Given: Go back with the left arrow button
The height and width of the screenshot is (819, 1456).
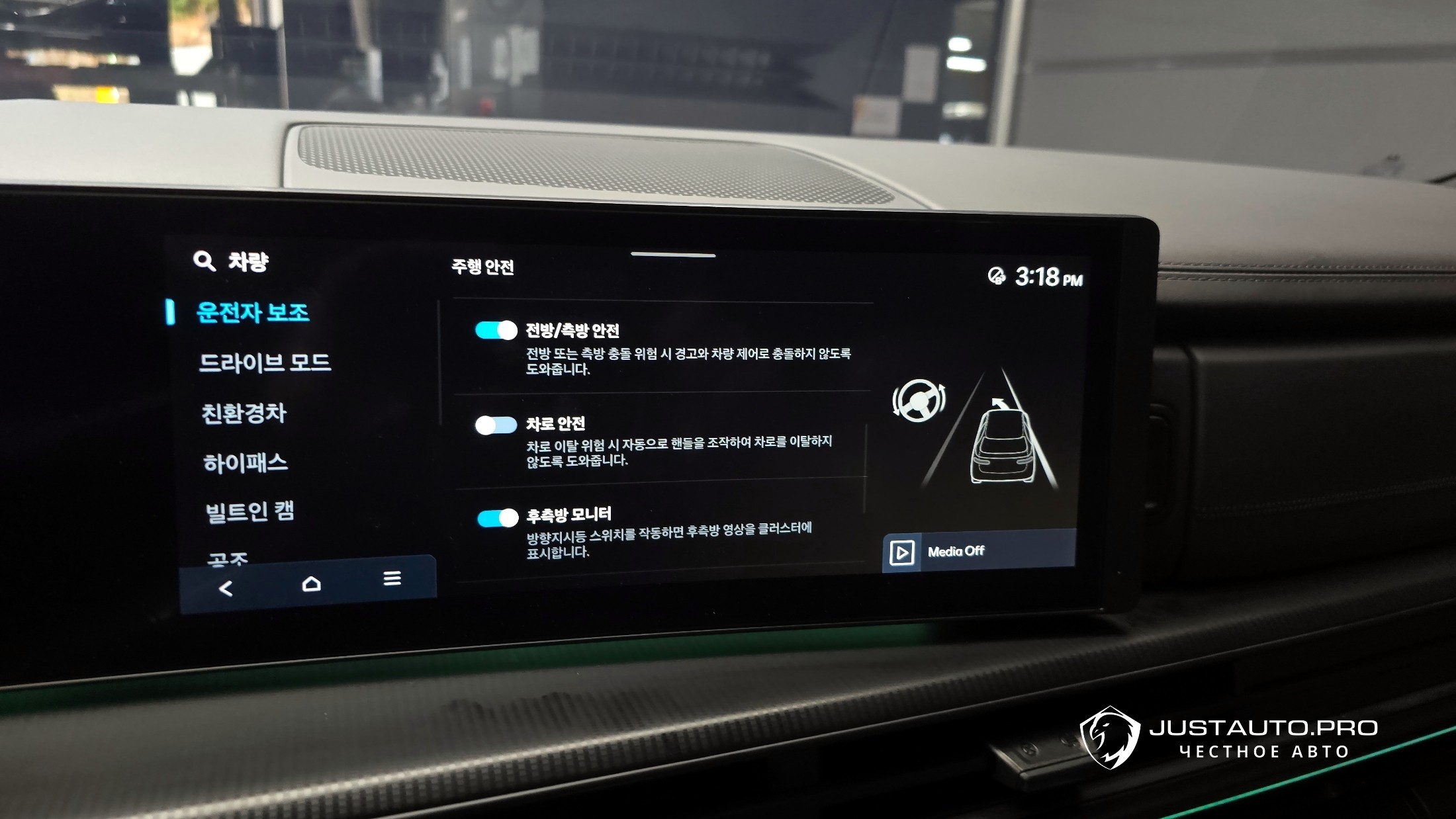Looking at the screenshot, I should [226, 588].
